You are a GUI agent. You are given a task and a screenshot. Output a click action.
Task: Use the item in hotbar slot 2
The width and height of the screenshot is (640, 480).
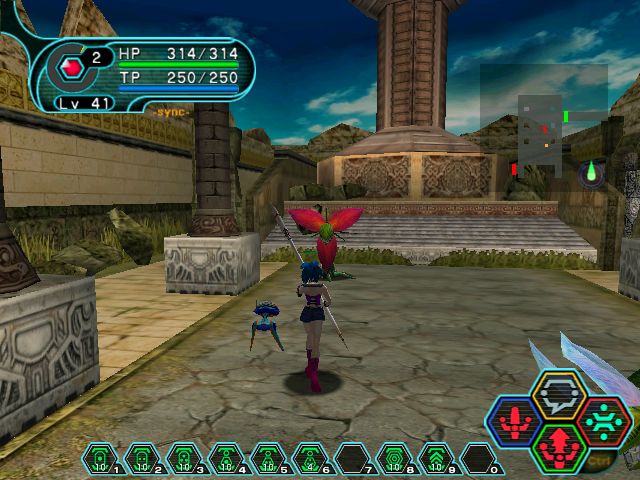[143, 459]
